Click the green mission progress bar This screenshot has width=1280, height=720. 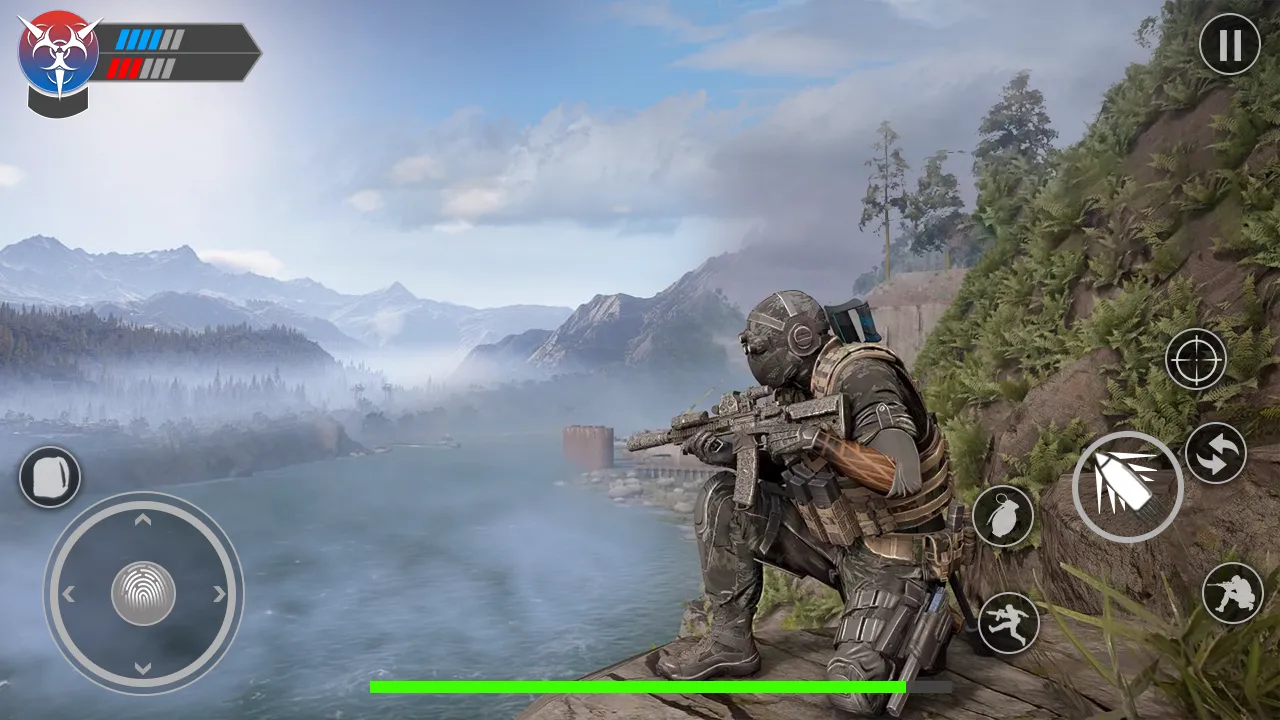pyautogui.click(x=640, y=688)
